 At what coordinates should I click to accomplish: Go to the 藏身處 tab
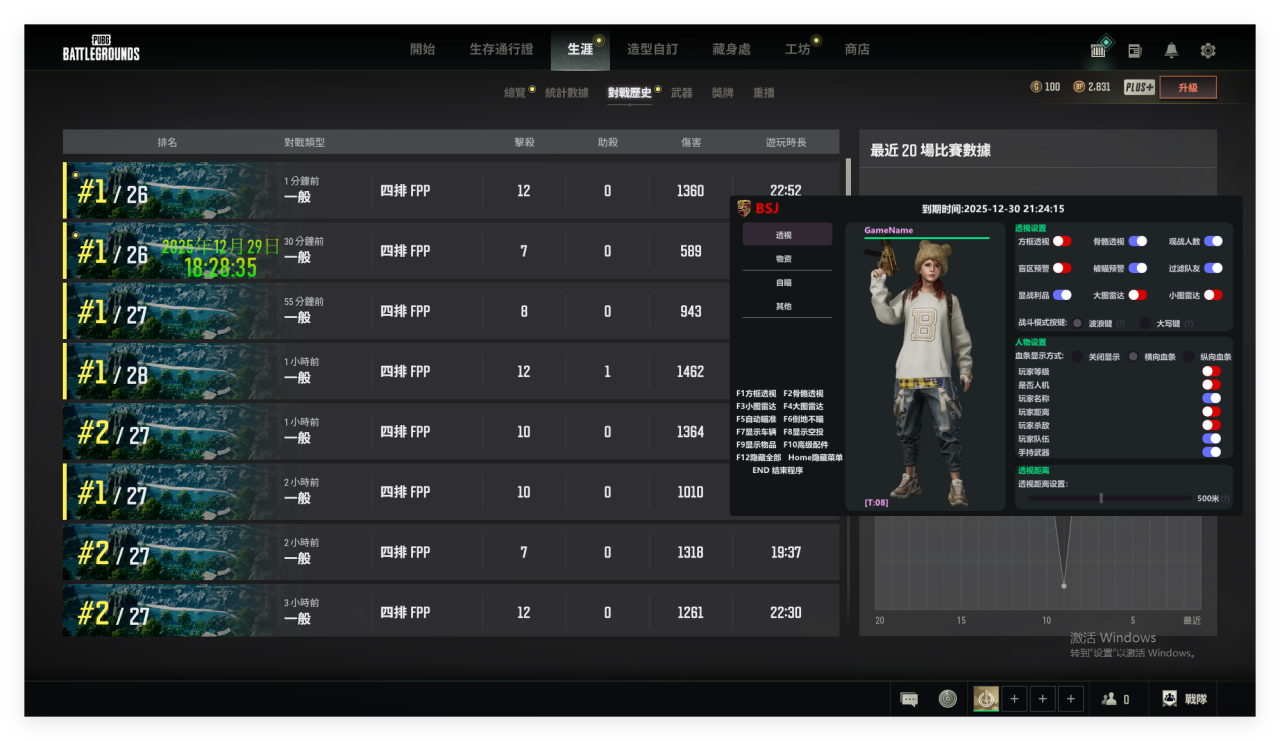pos(731,49)
